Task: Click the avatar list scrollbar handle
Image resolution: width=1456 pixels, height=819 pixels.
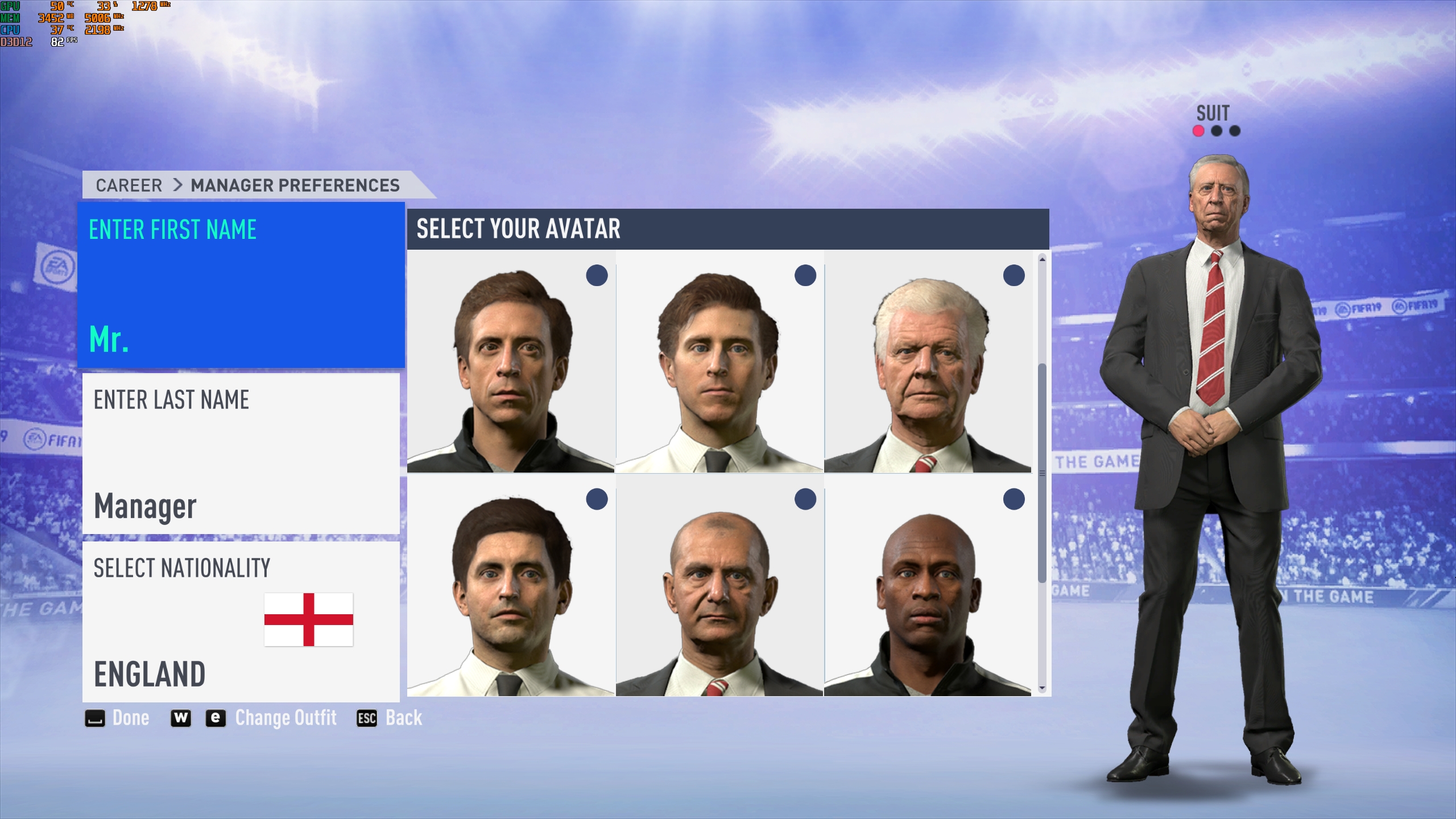Action: (x=1042, y=472)
